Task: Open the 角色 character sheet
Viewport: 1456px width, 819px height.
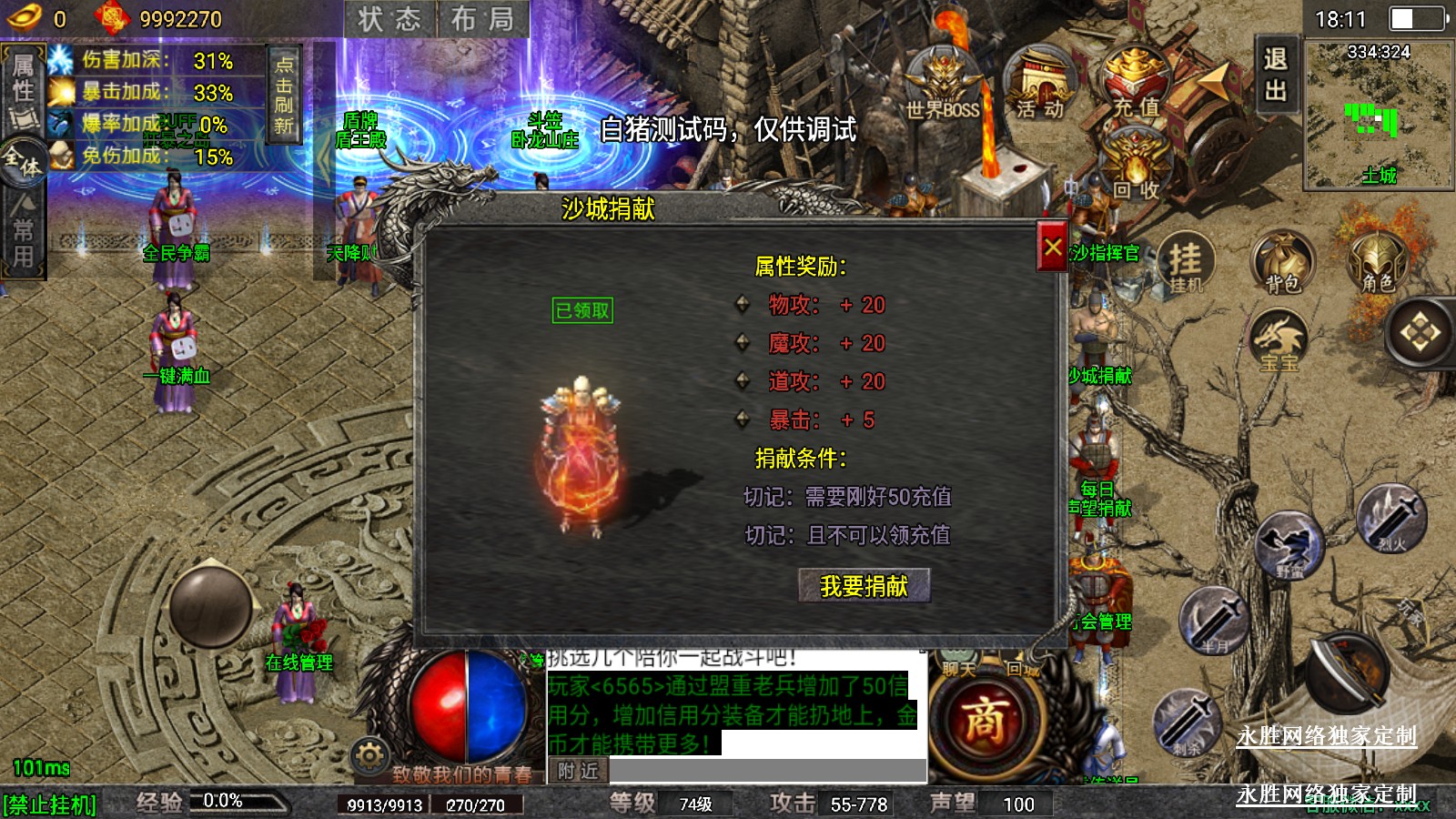Action: (x=1378, y=264)
